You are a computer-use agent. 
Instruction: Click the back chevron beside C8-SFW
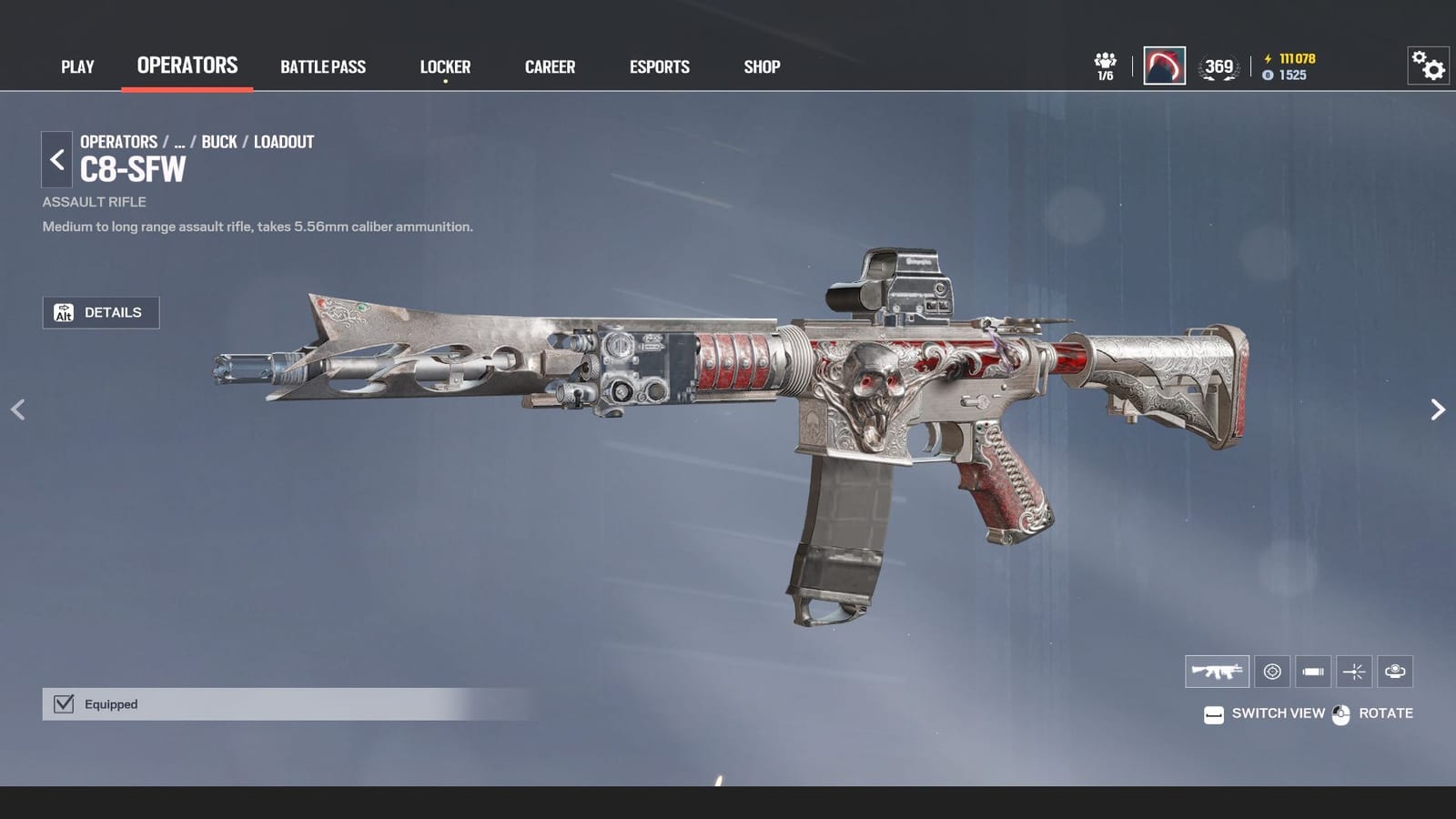[x=56, y=160]
